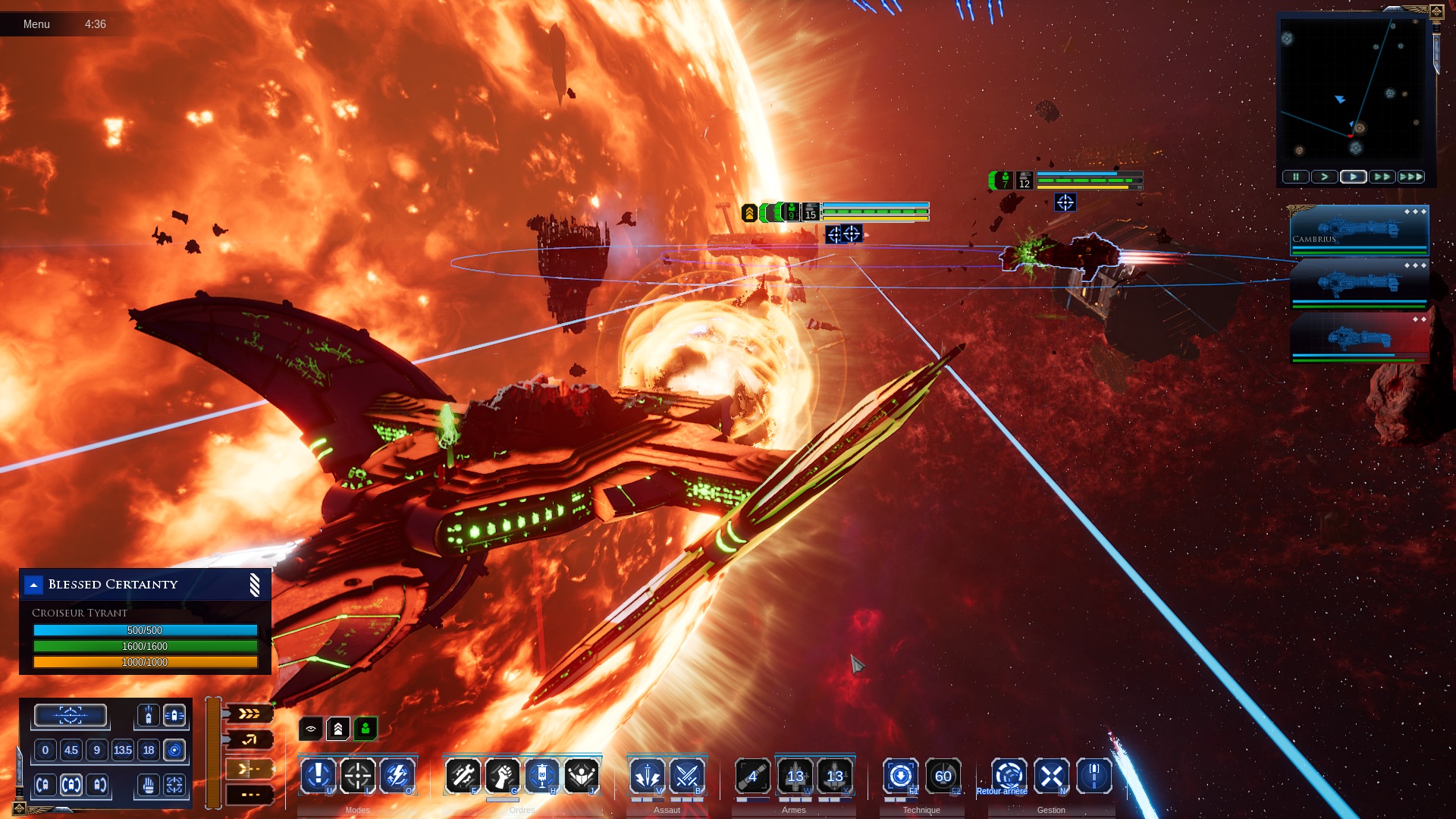Click the white X management button
This screenshot has width=1456, height=819.
1052,776
